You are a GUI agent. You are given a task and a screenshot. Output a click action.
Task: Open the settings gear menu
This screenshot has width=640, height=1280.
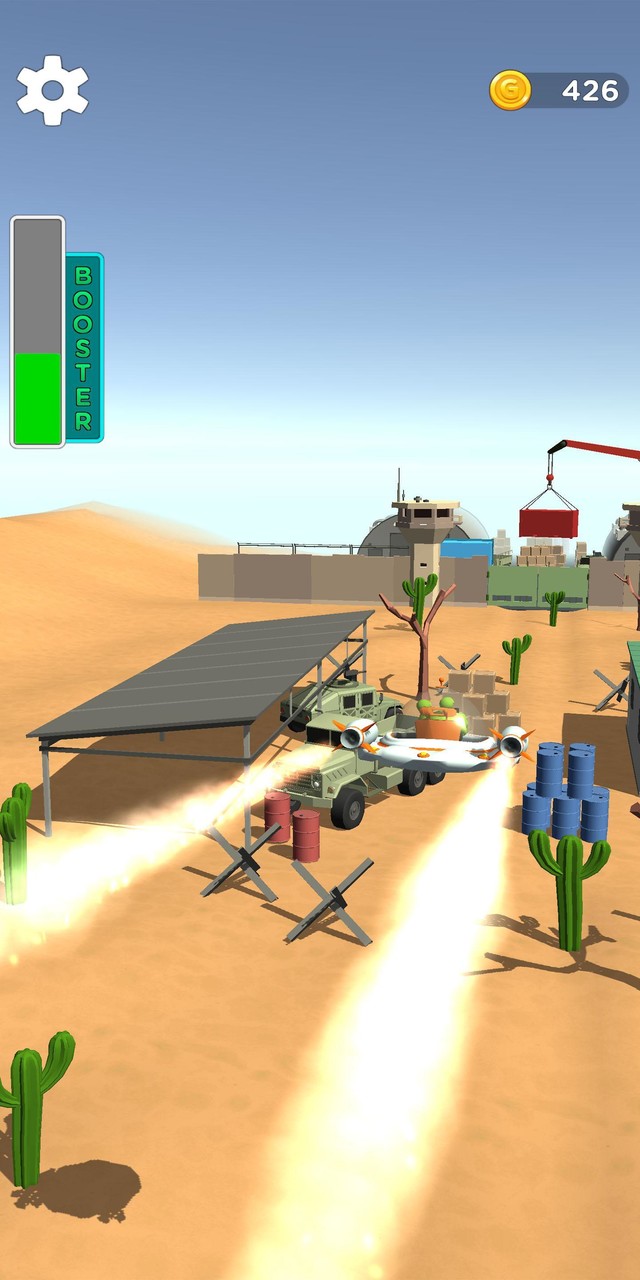point(52,90)
